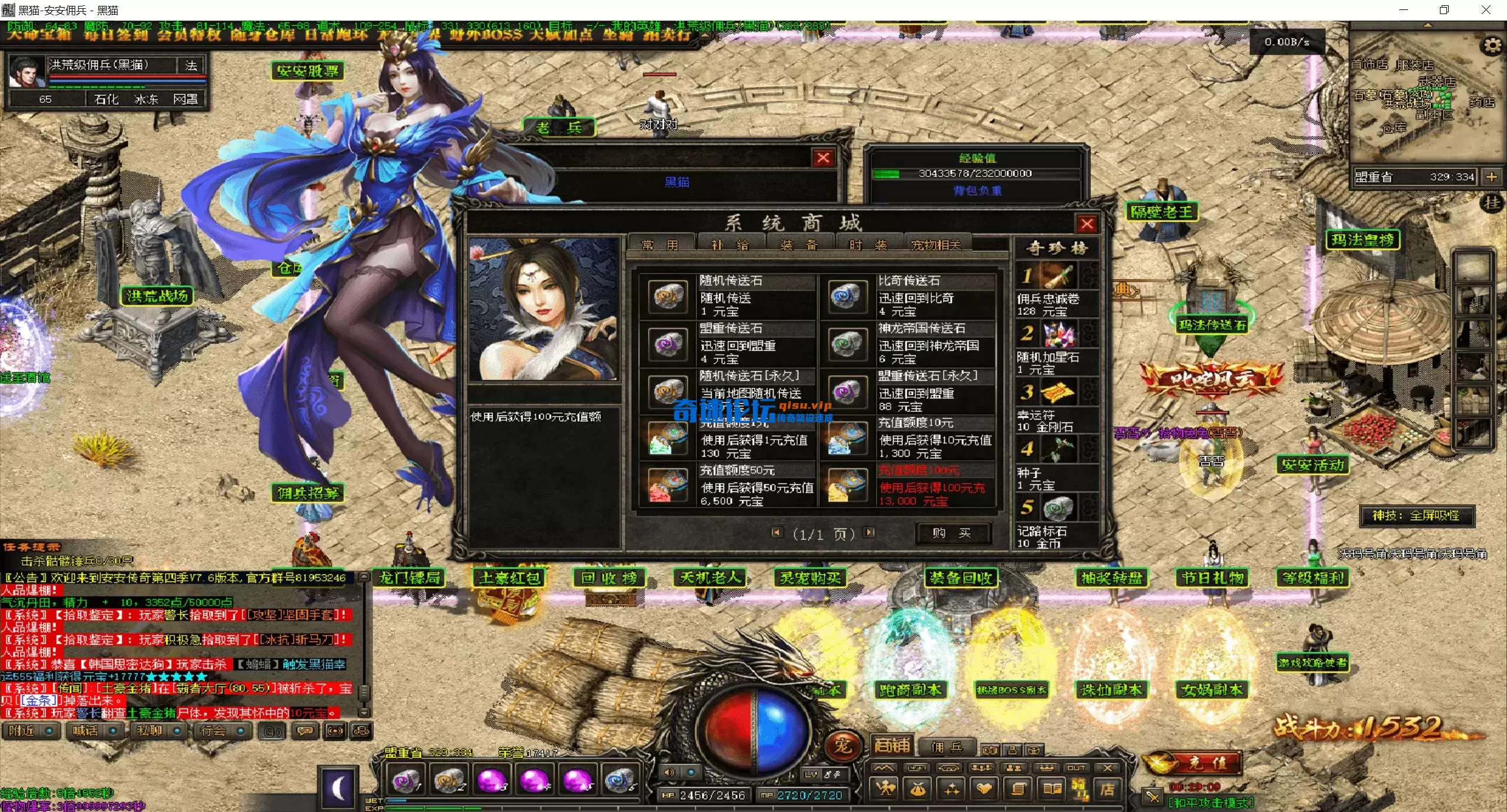The height and width of the screenshot is (812, 1507).
Task: Click the bag icon in bottom-right toolbar
Action: click(x=919, y=788)
